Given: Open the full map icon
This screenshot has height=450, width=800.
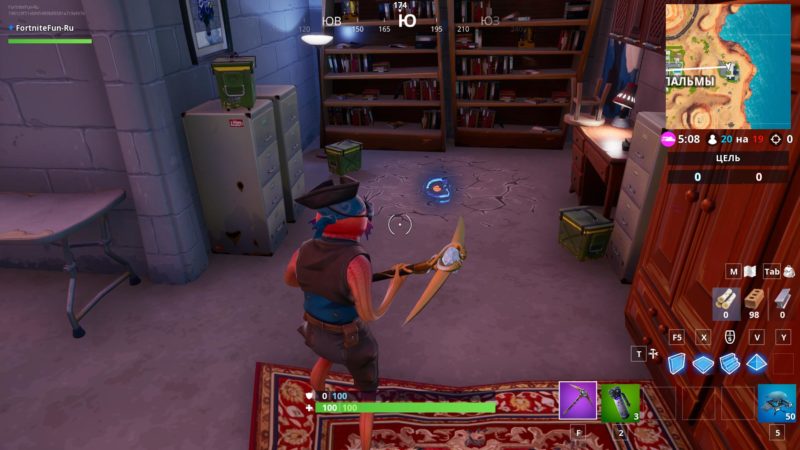Looking at the screenshot, I should pos(749,271).
